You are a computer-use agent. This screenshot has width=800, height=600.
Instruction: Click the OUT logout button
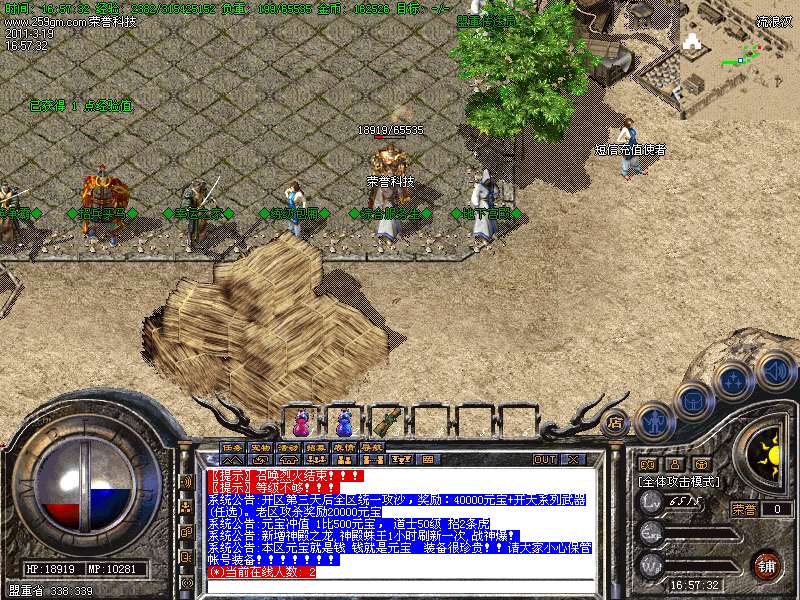click(x=545, y=459)
